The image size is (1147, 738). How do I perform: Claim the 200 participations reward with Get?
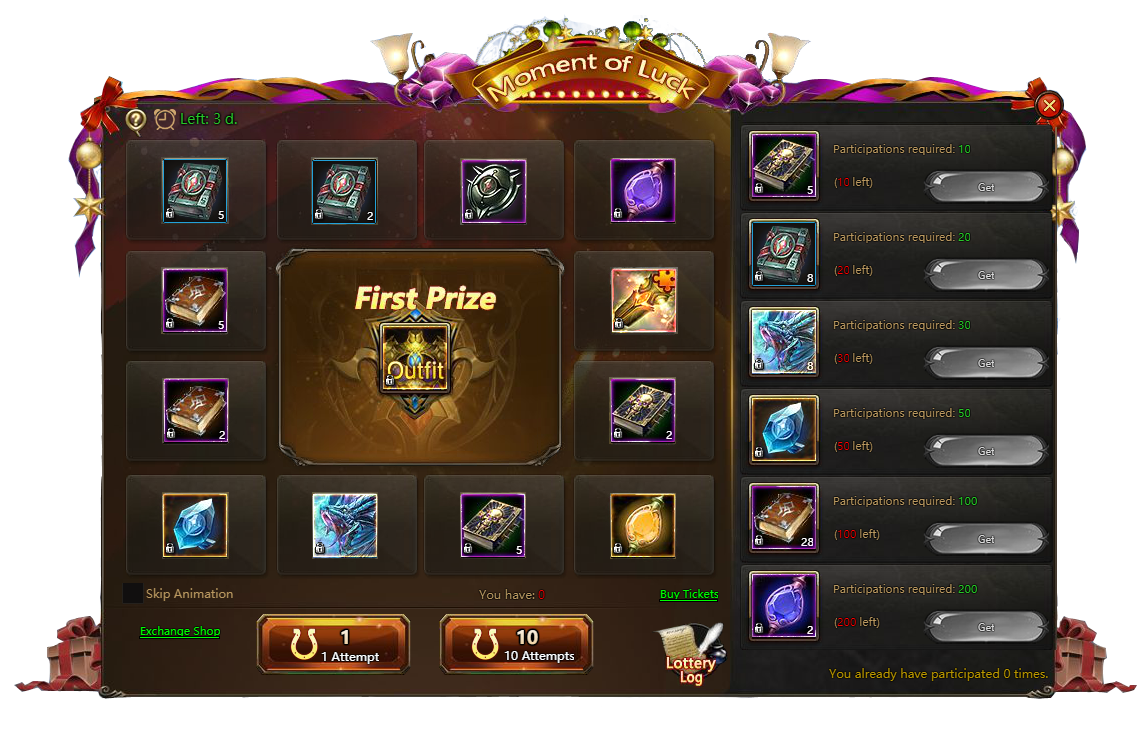(986, 627)
